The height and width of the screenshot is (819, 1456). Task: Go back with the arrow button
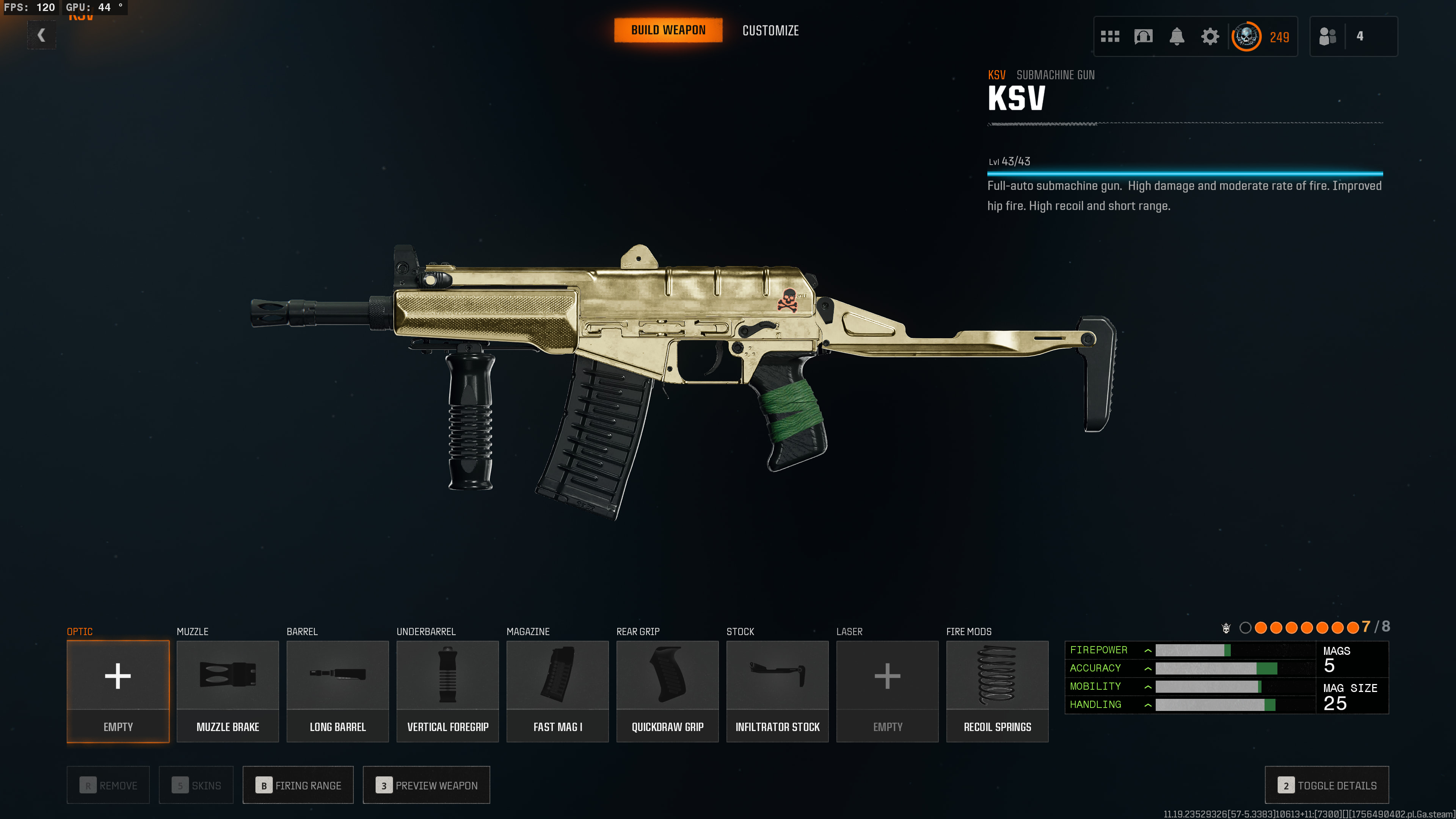(x=41, y=36)
